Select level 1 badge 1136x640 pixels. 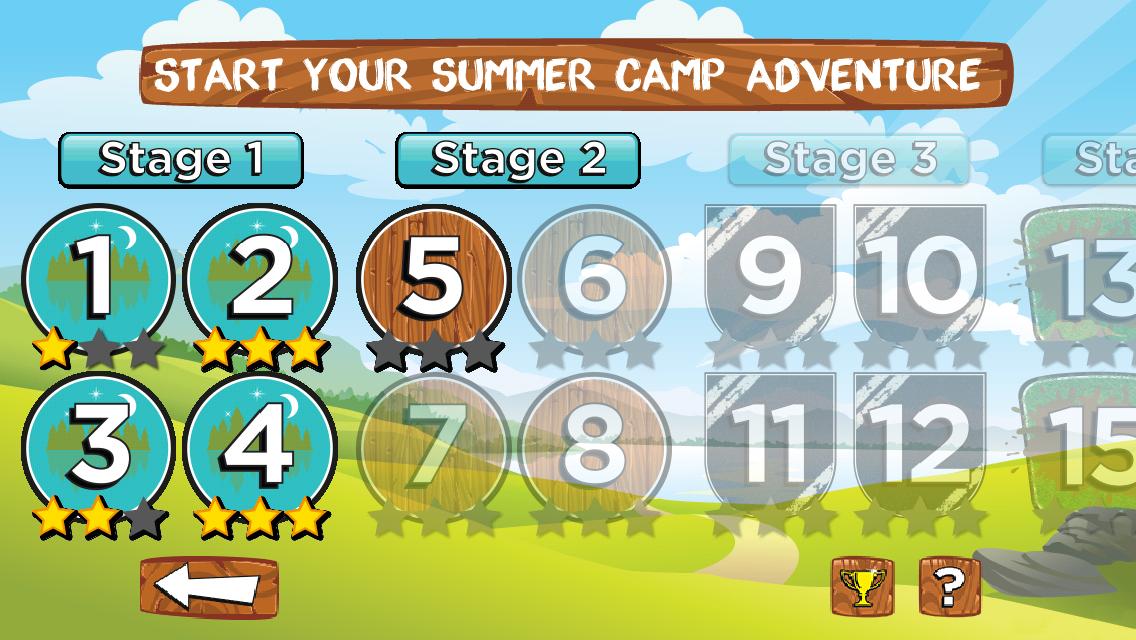97,278
